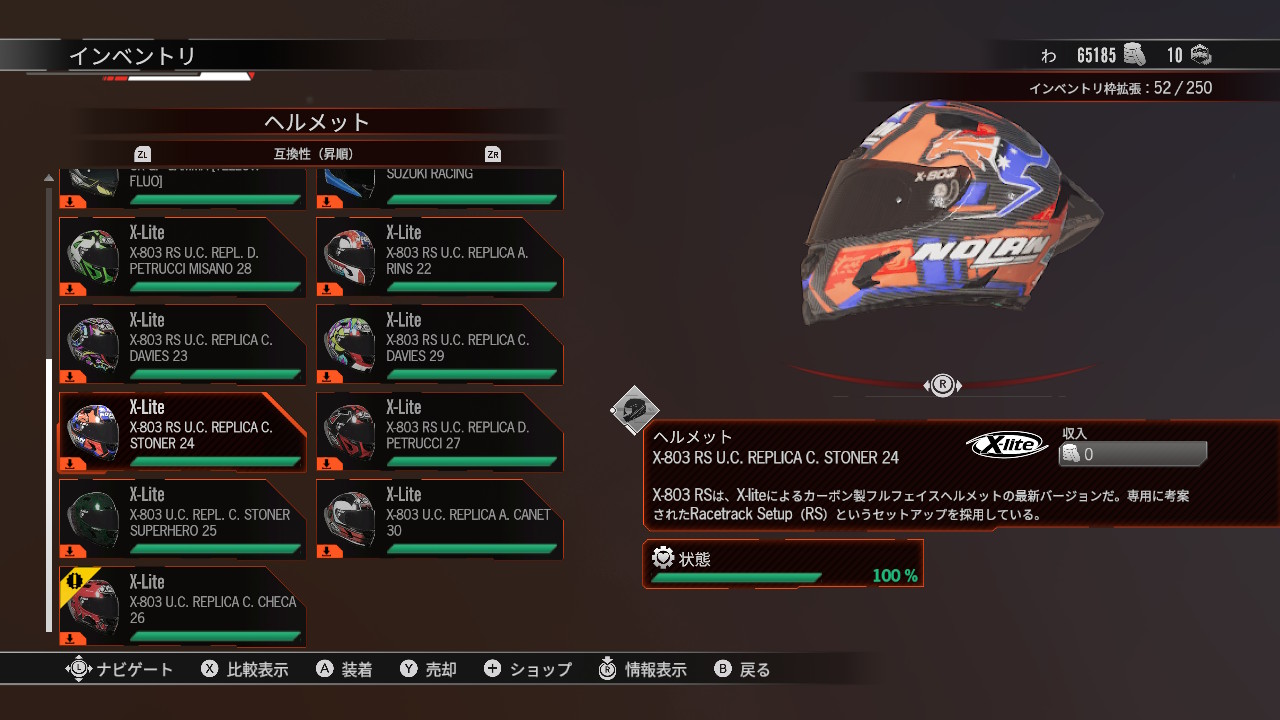Screen dimensions: 1280x720
Task: Select the Stoner Superhero 25 helmet
Action: (x=182, y=519)
